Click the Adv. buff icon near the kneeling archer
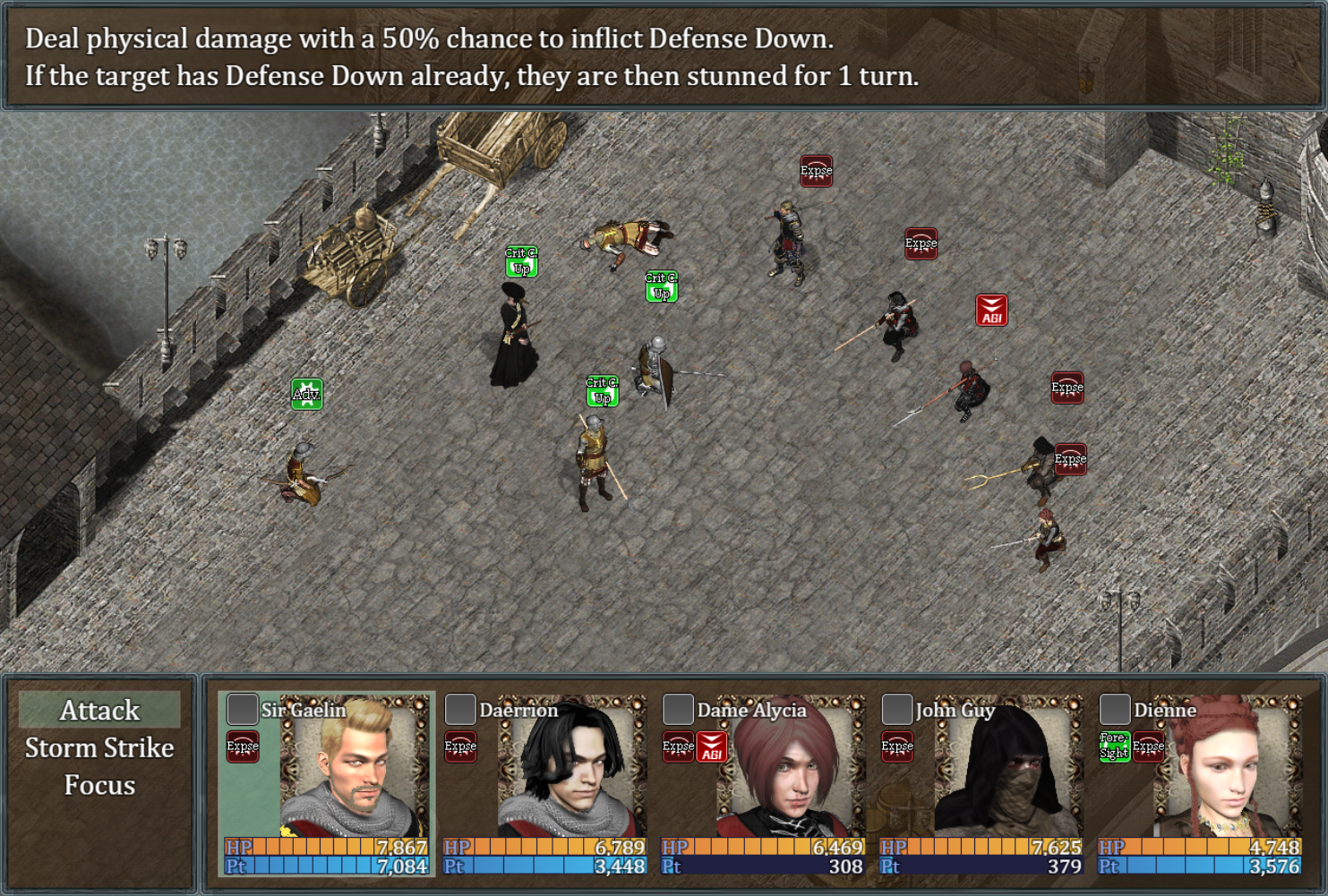 [308, 393]
